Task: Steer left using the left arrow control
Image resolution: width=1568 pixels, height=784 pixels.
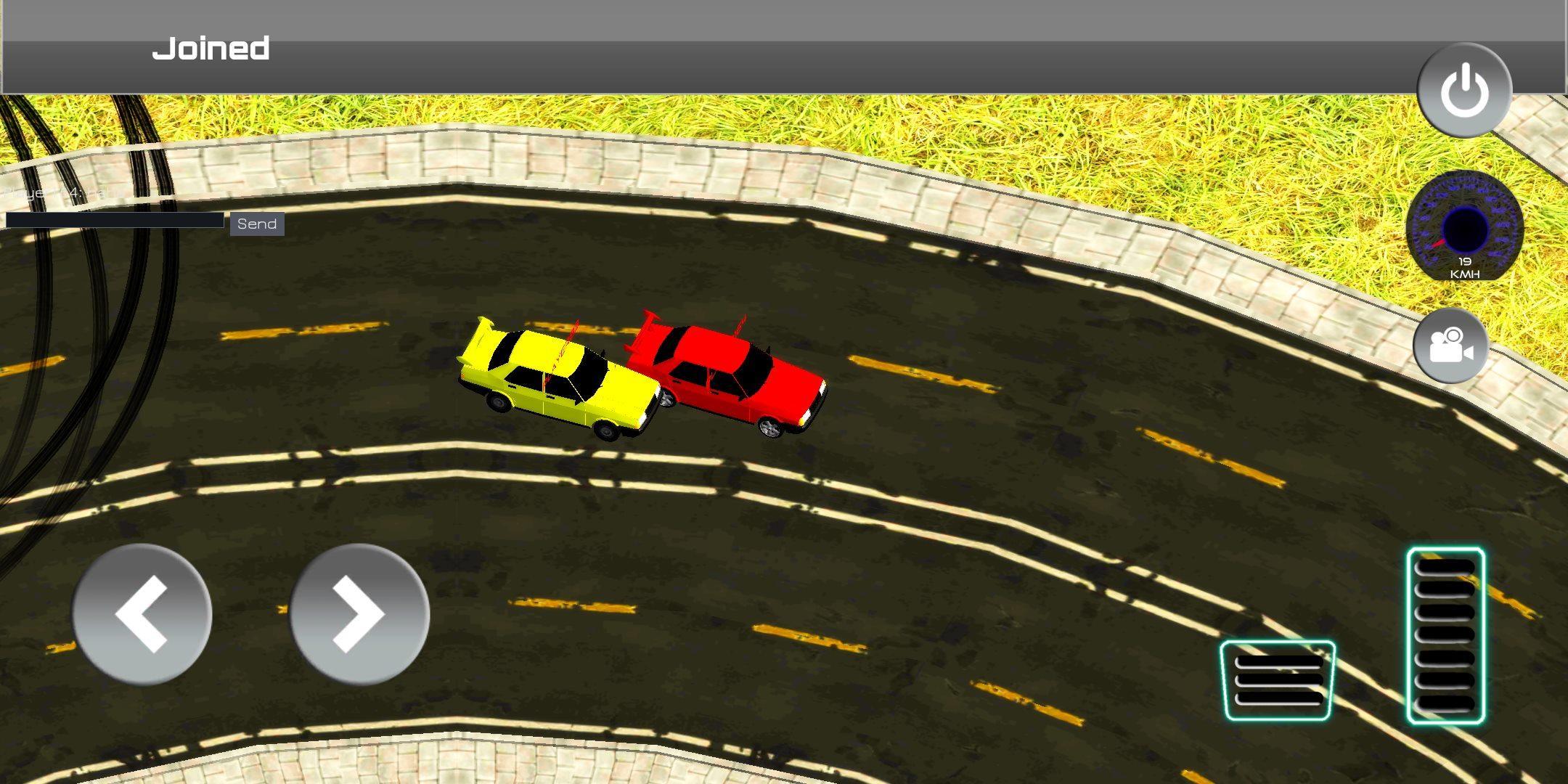Action: click(x=142, y=612)
